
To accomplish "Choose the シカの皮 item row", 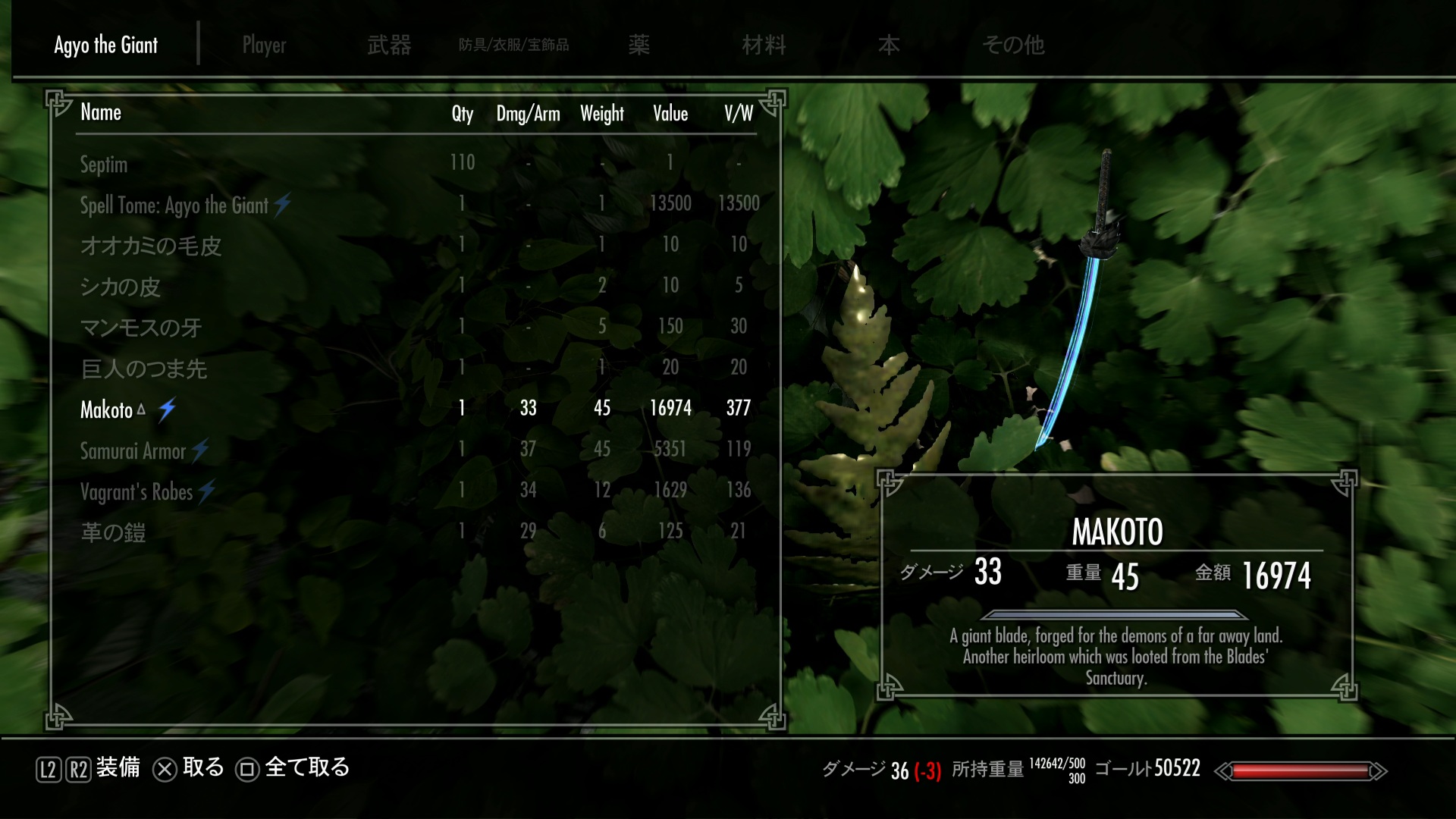I will pyautogui.click(x=121, y=287).
